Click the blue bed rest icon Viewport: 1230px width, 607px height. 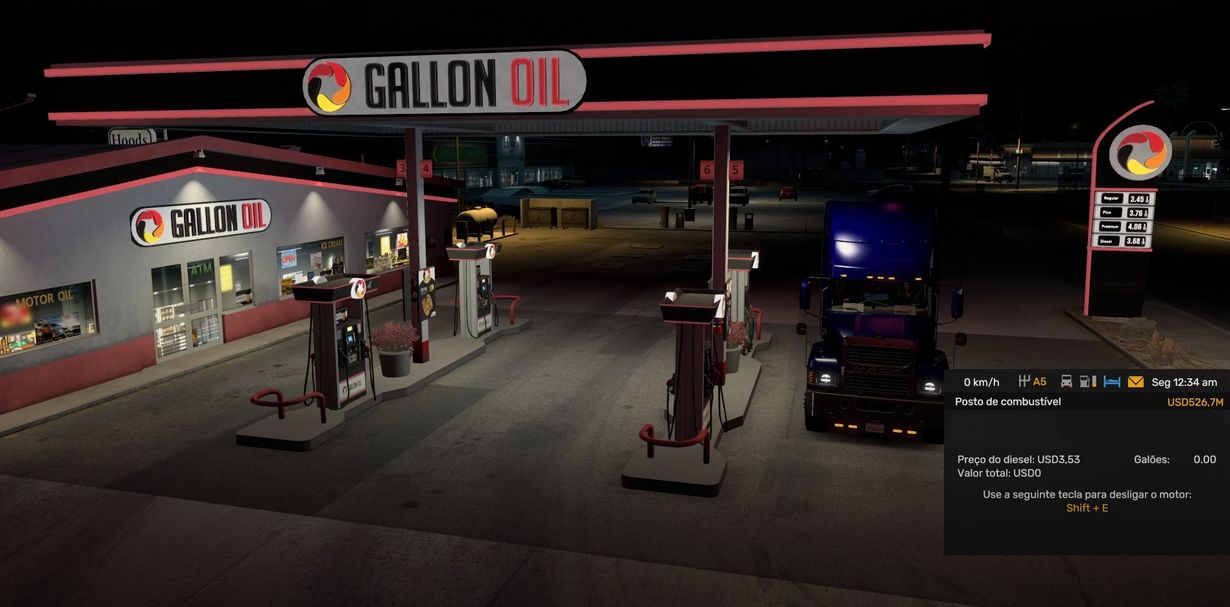click(x=1112, y=382)
